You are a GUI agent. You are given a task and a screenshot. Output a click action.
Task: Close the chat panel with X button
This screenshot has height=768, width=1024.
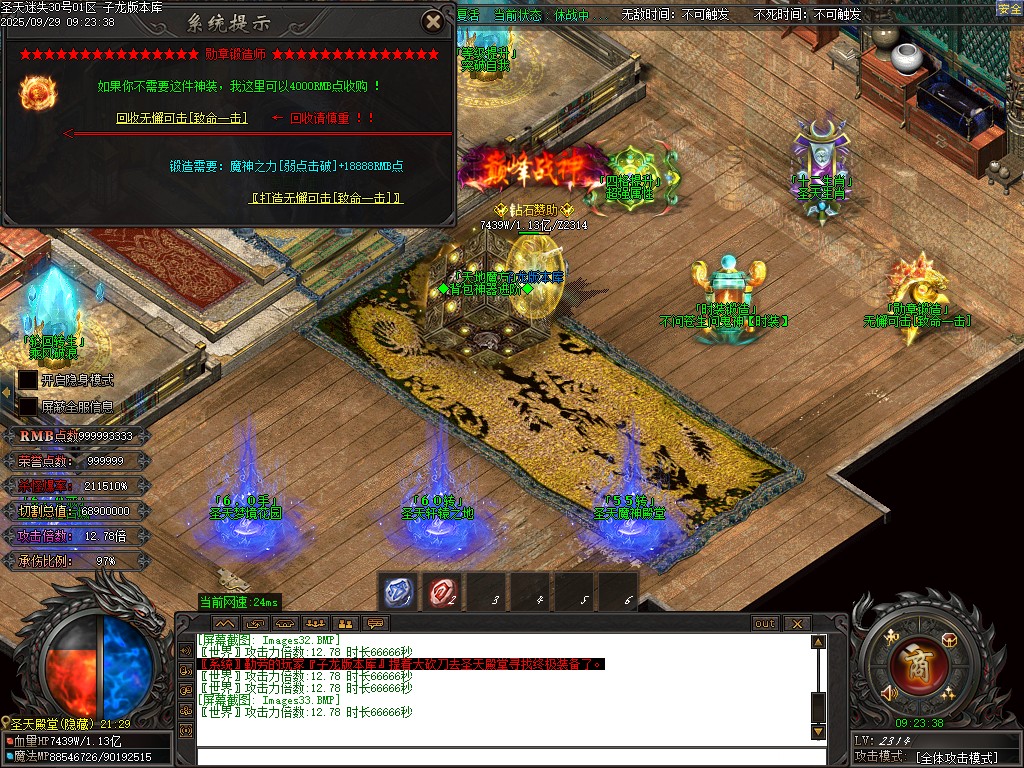point(797,623)
